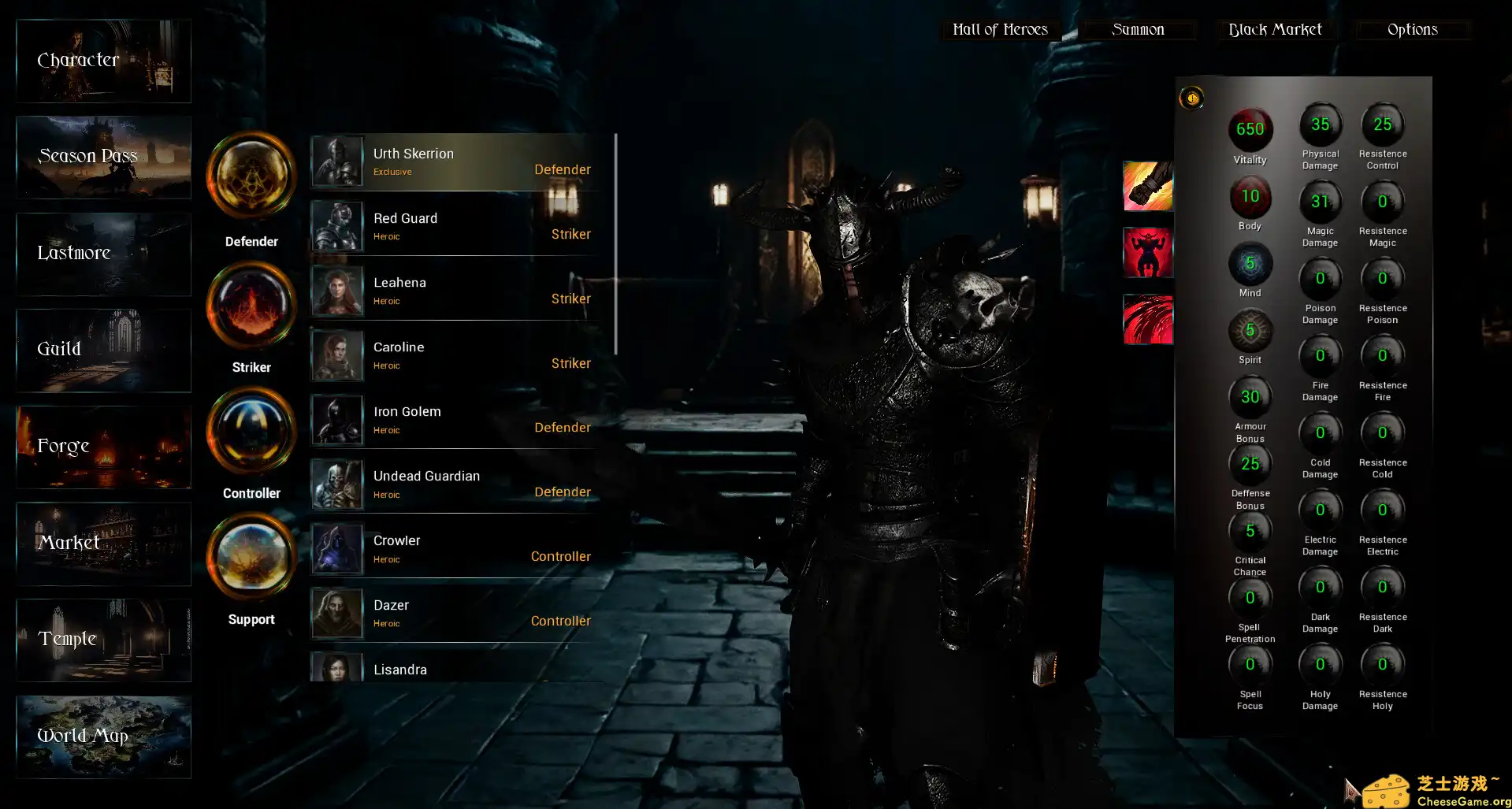
Task: Select the red demon skill icon
Action: pos(1147,253)
